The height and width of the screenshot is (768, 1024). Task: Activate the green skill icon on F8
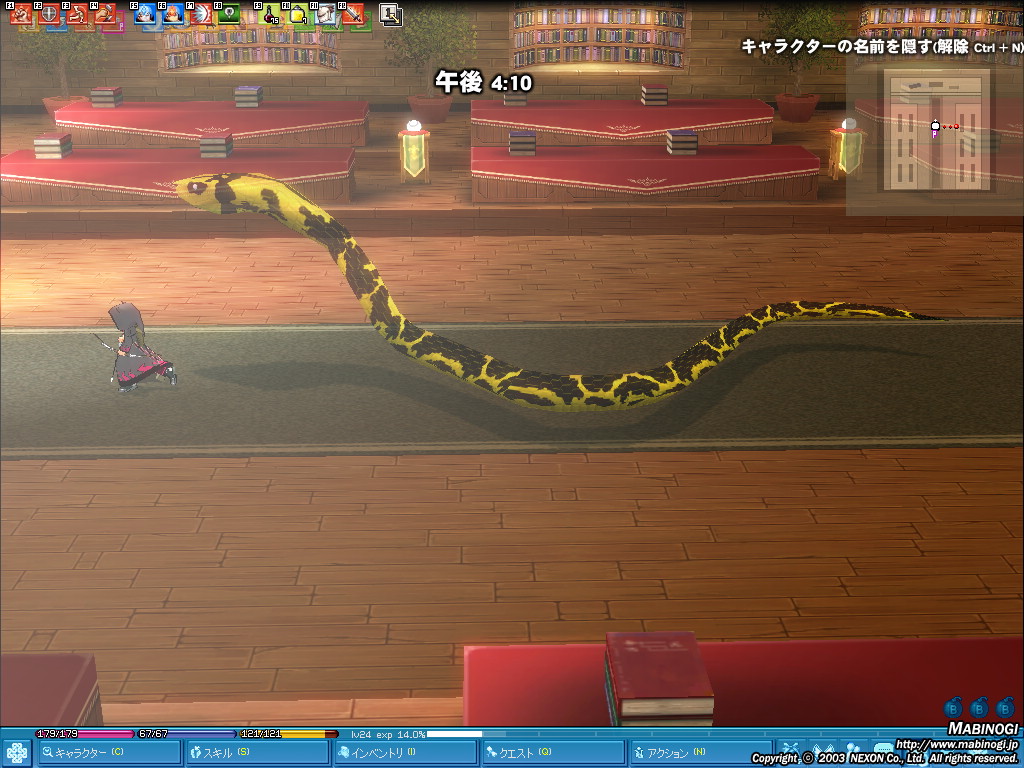pos(230,15)
